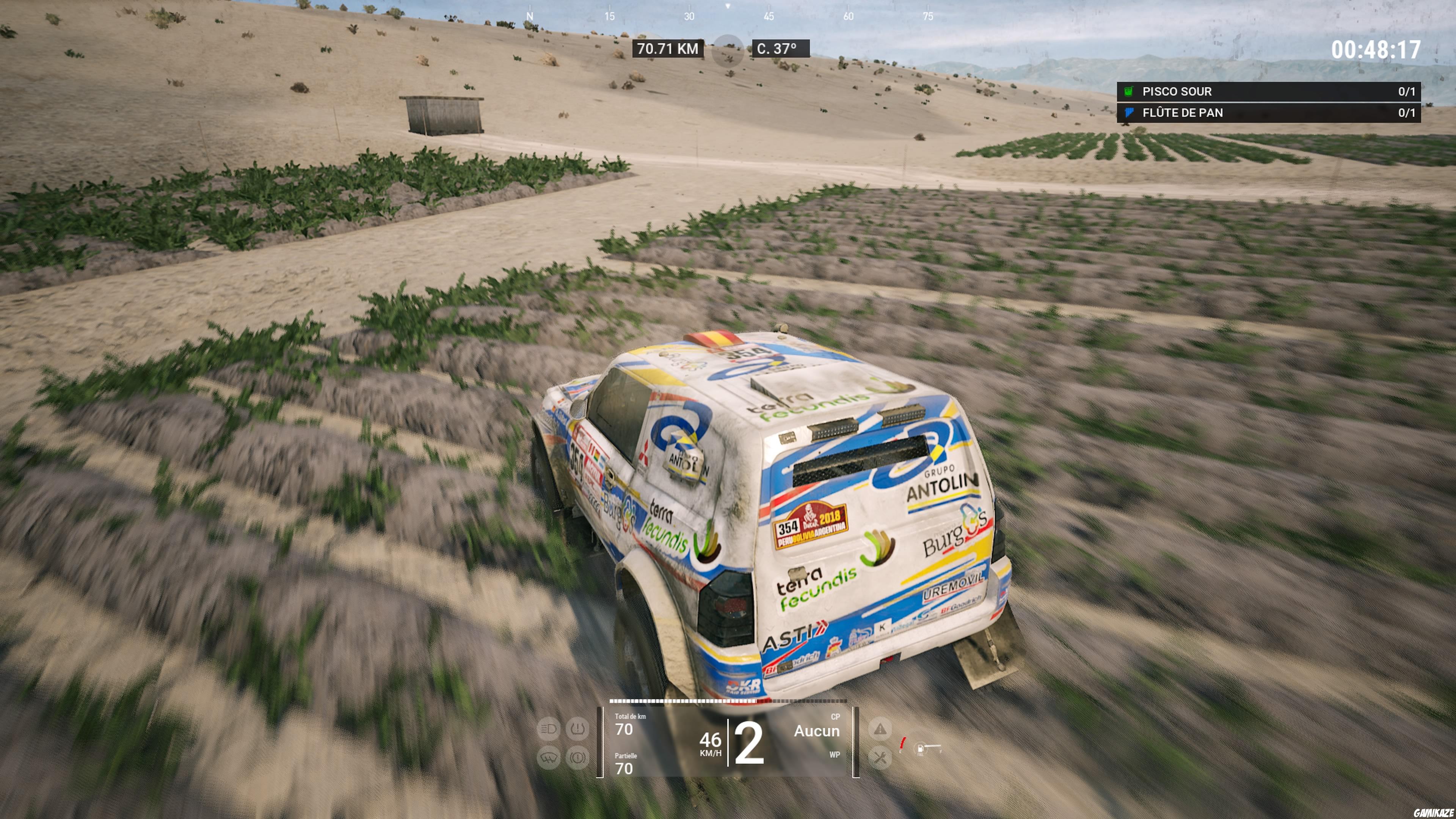This screenshot has height=819, width=1456.
Task: Click the tire pressure warning icon
Action: (577, 729)
